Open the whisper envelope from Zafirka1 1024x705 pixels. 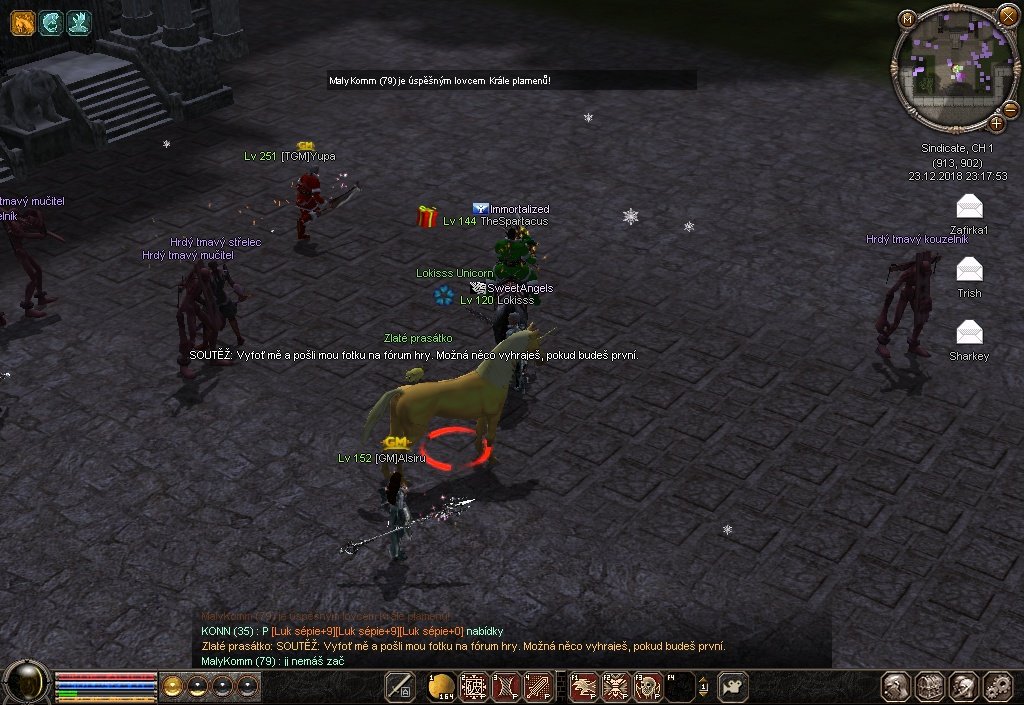[969, 207]
